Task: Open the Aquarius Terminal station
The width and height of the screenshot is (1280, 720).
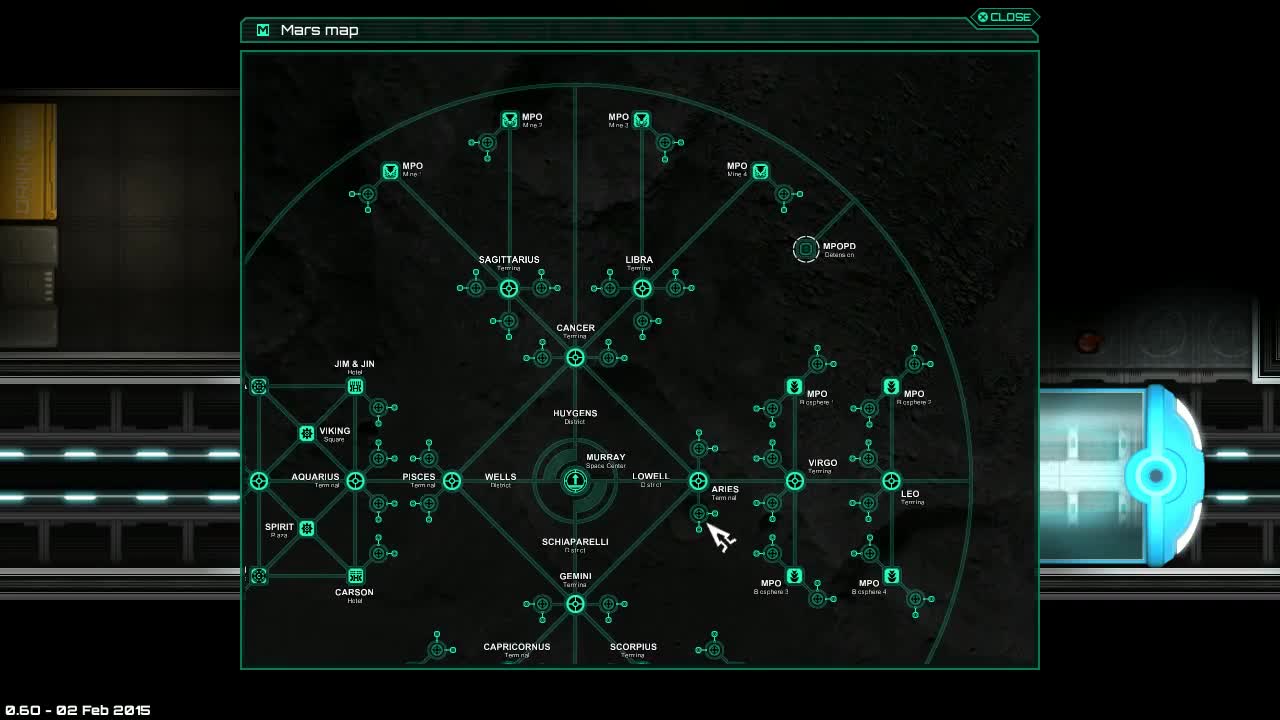Action: pyautogui.click(x=354, y=481)
